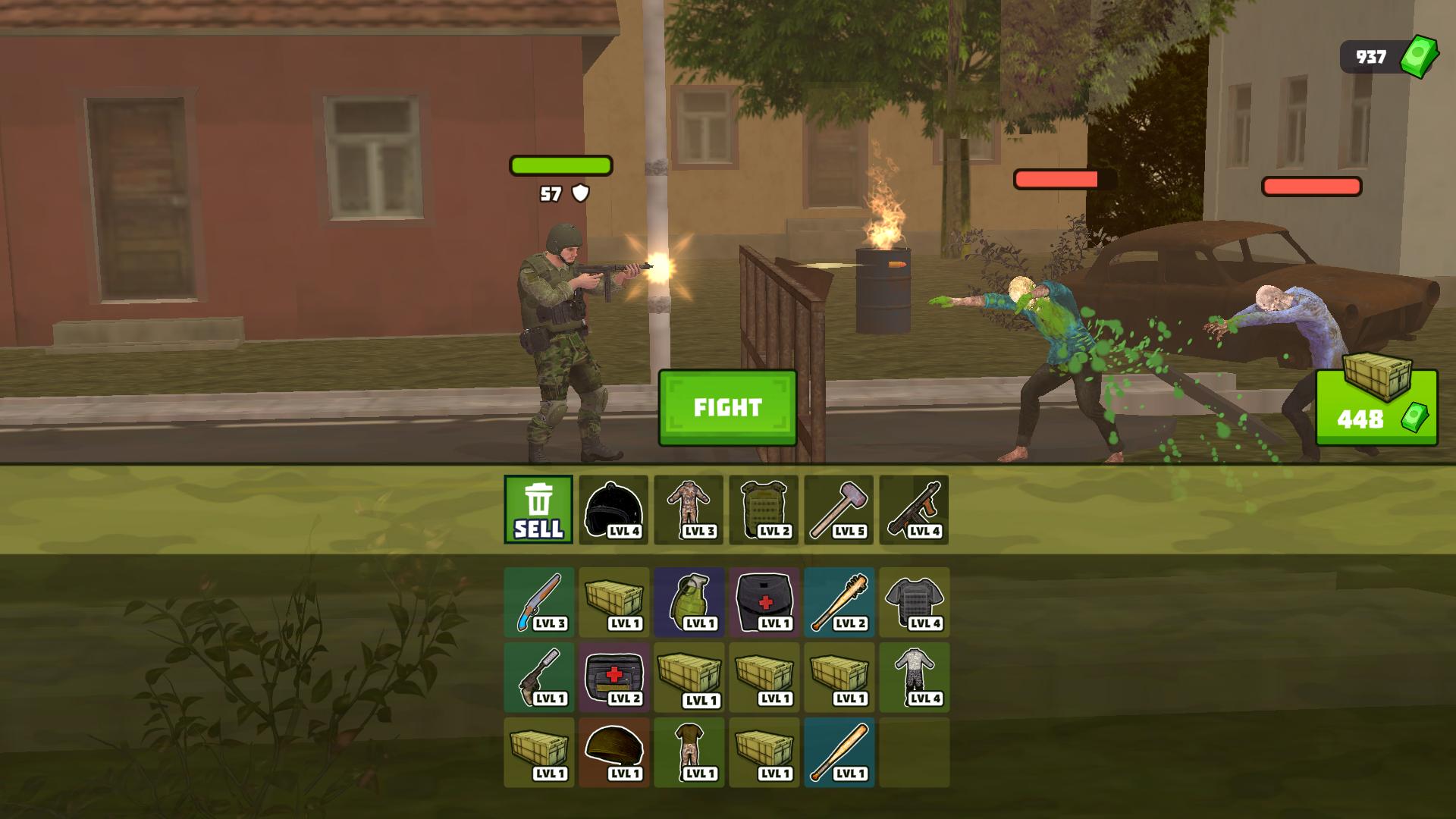The width and height of the screenshot is (1456, 819).
Task: Choose the LVL 2 nail bat in the inventory
Action: coord(839,603)
